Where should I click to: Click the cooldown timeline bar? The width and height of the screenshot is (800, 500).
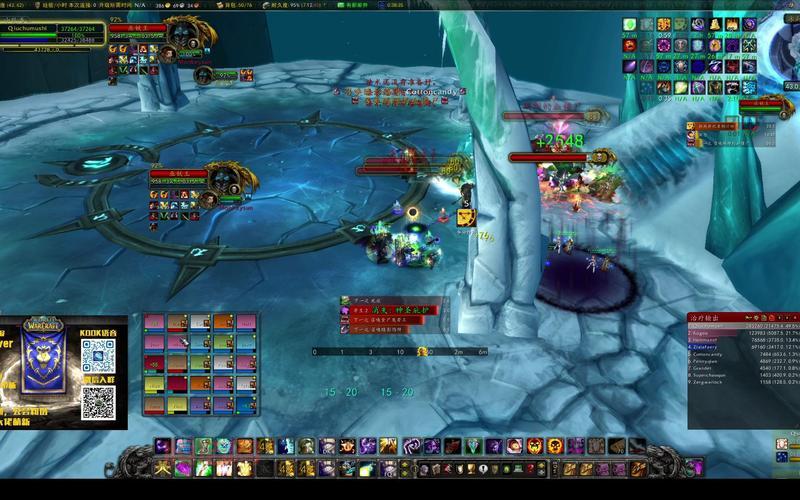pyautogui.click(x=400, y=352)
